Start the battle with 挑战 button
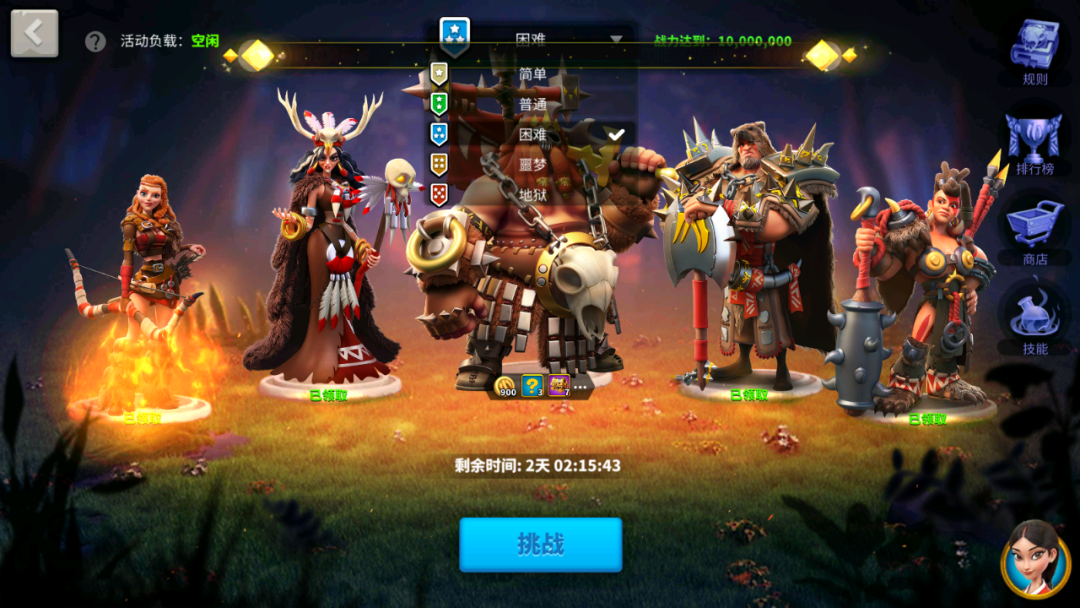 540,544
